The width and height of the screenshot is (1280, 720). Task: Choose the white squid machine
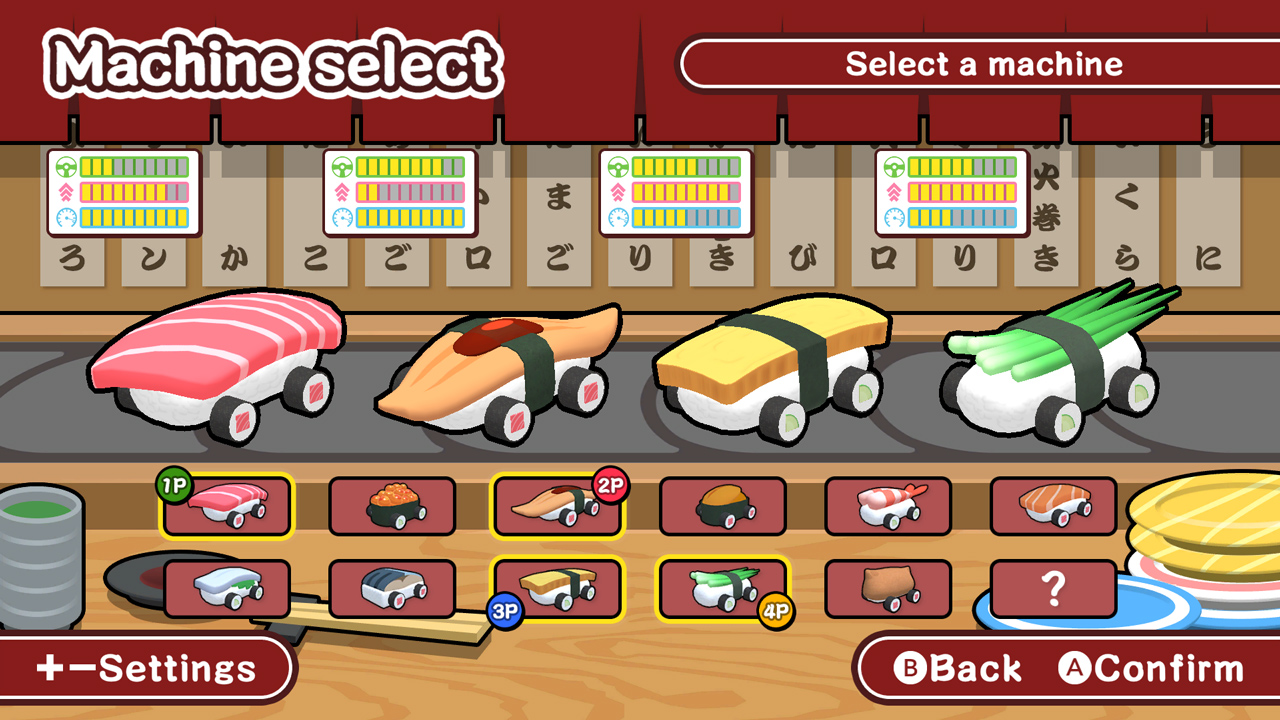(226, 588)
